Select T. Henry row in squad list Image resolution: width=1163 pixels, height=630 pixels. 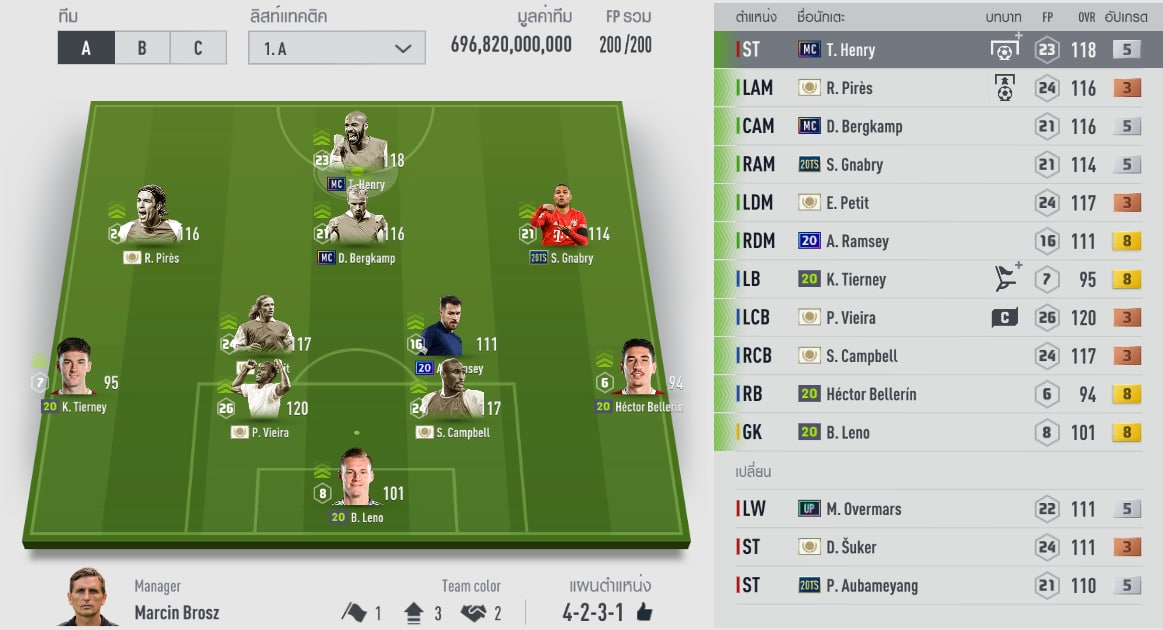pos(938,50)
